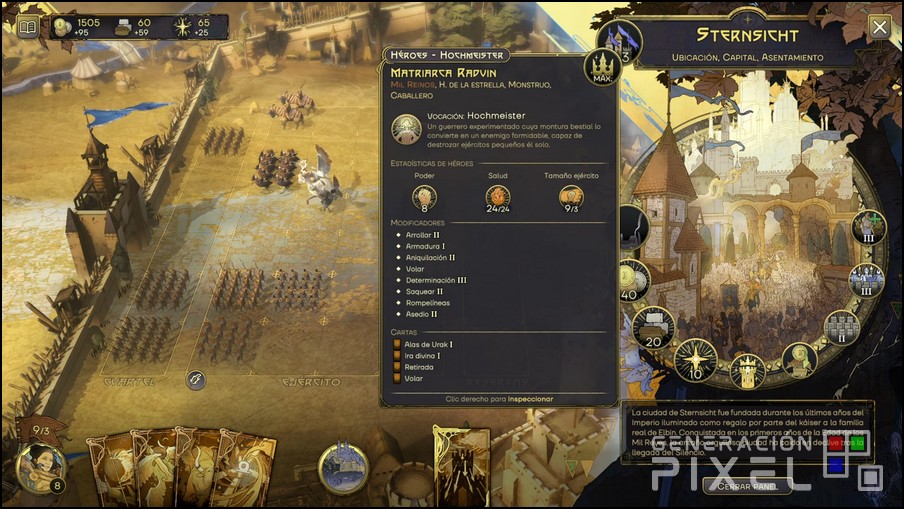
Task: Select the Ira divina I card entry
Action: 424,355
